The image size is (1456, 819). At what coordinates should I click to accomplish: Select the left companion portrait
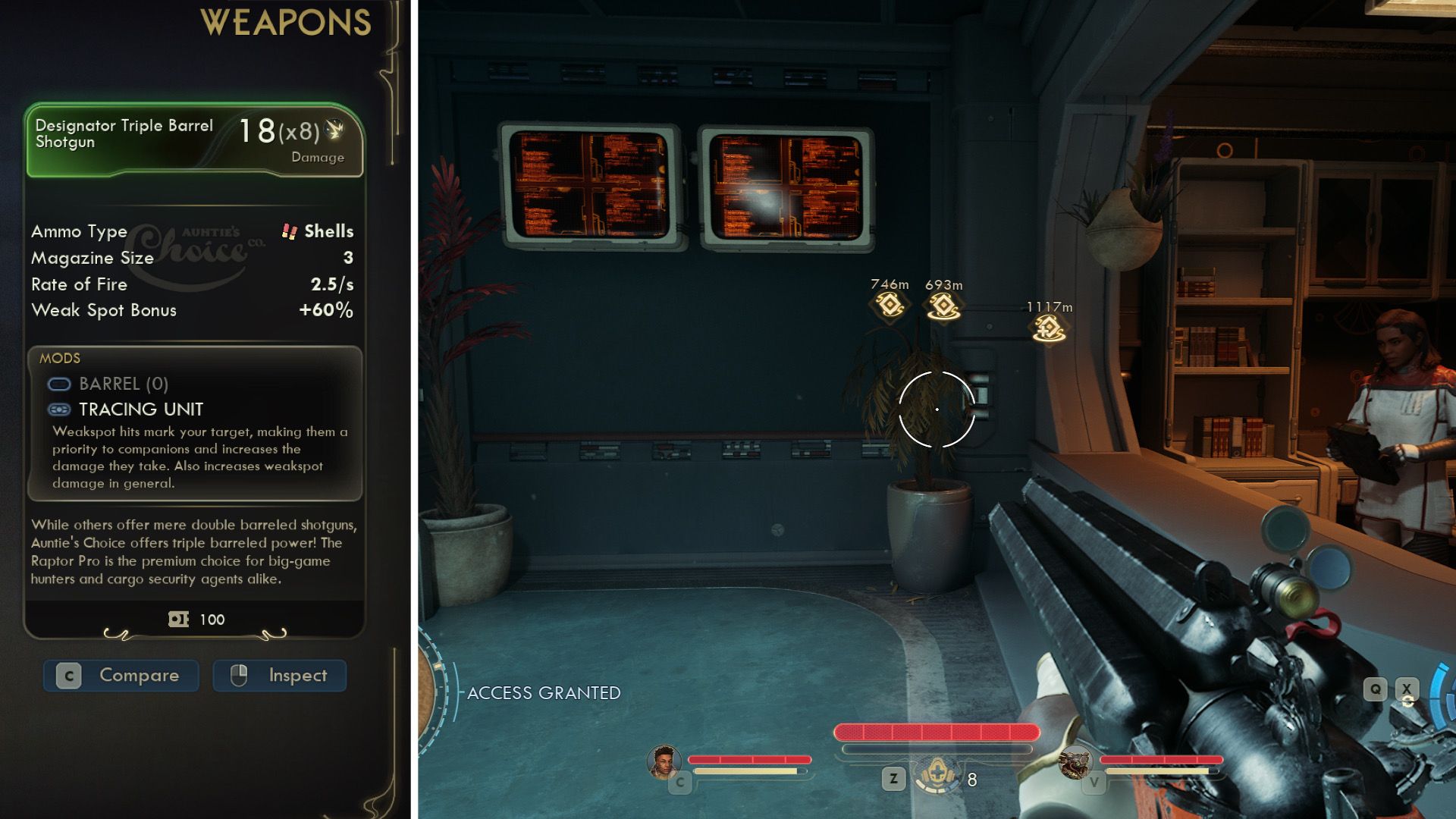pos(664,761)
